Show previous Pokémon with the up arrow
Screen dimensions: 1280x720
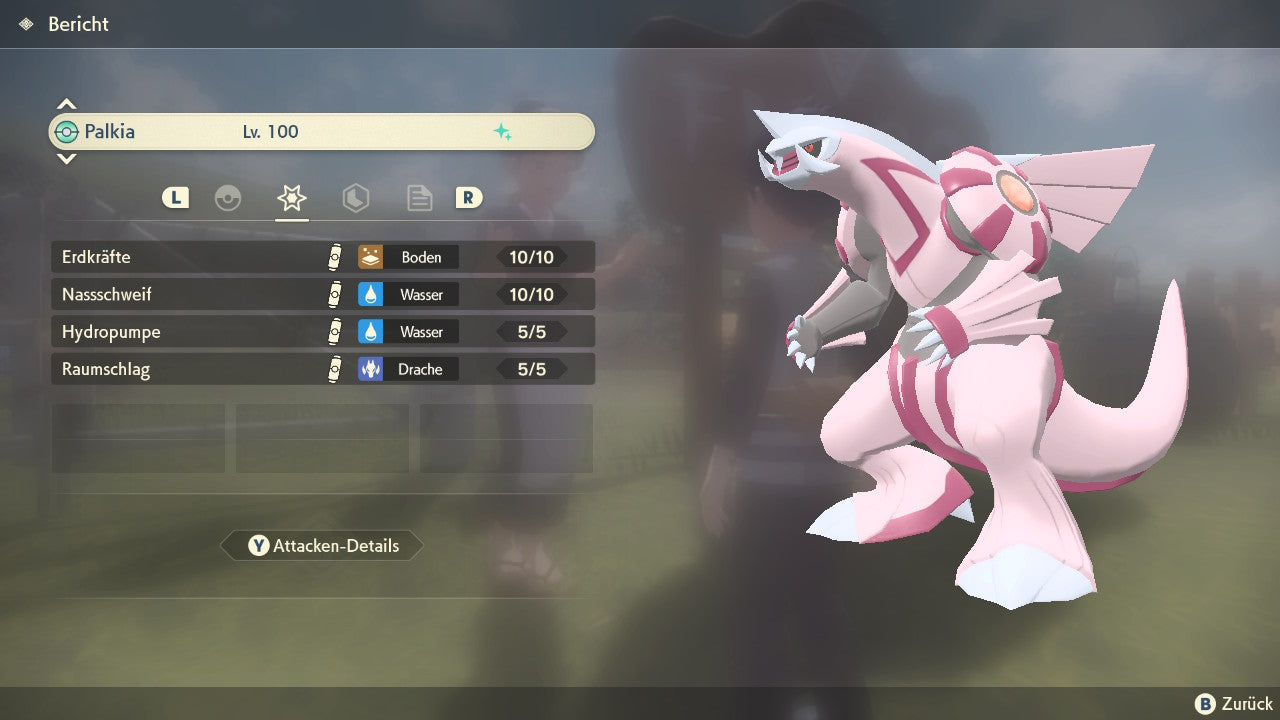(66, 104)
